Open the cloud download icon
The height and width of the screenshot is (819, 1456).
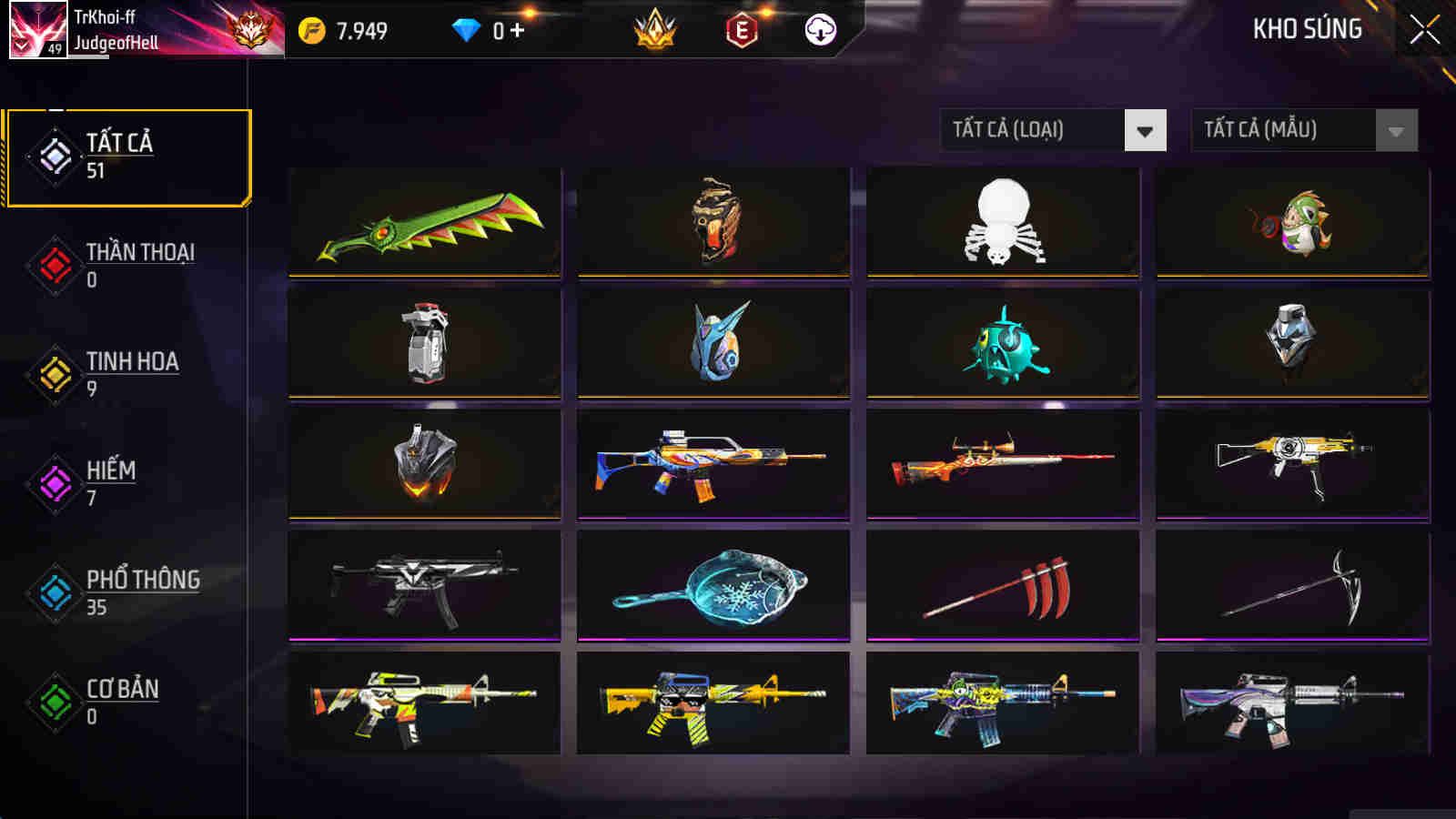click(x=820, y=28)
